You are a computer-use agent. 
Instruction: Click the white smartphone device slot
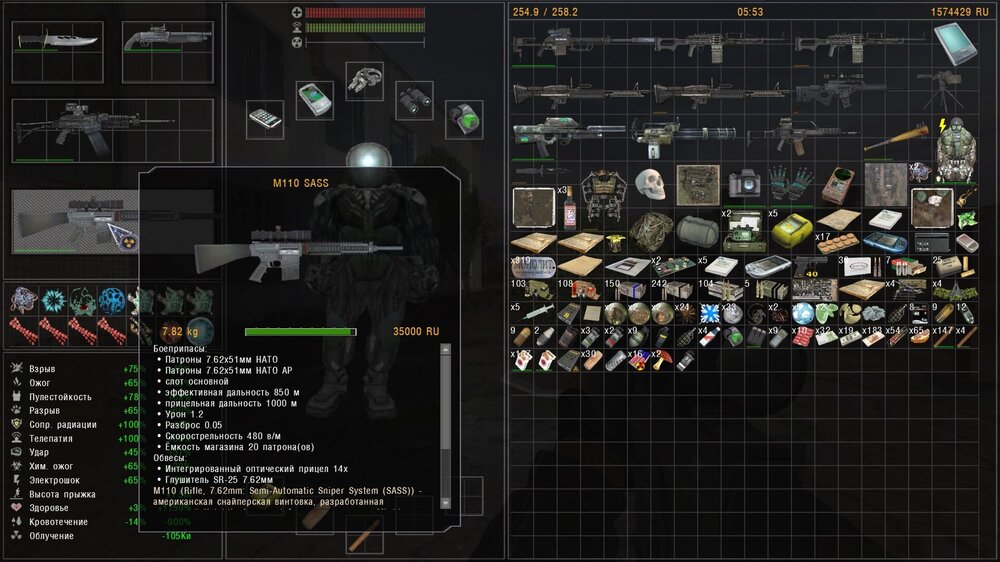click(265, 118)
